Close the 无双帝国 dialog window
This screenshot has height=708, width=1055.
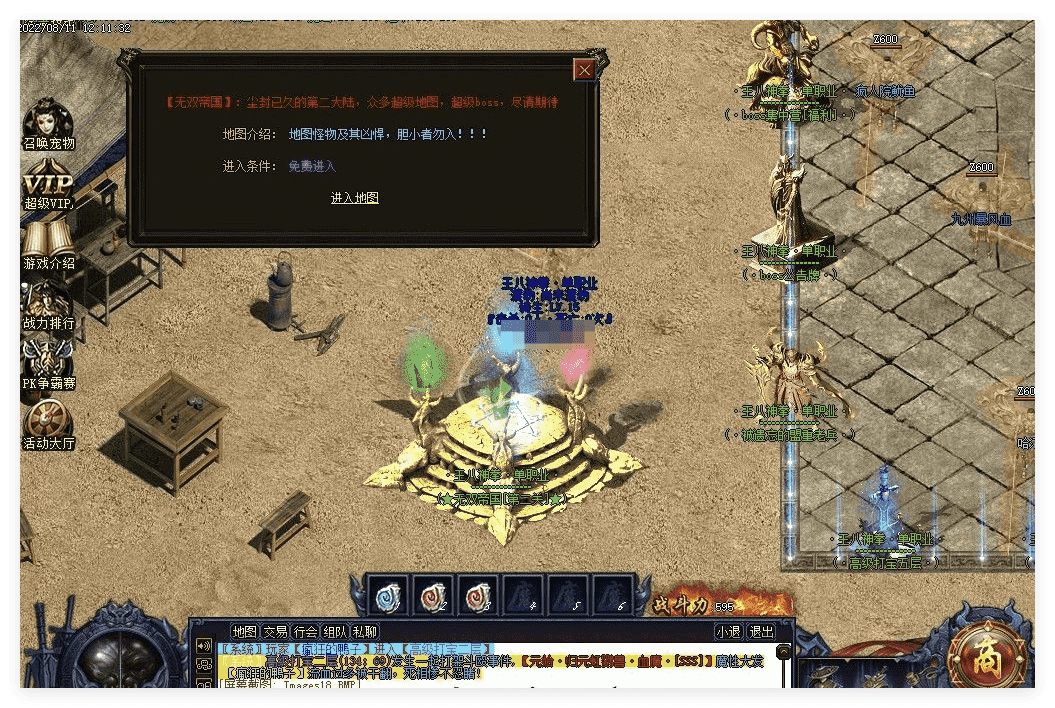point(585,69)
